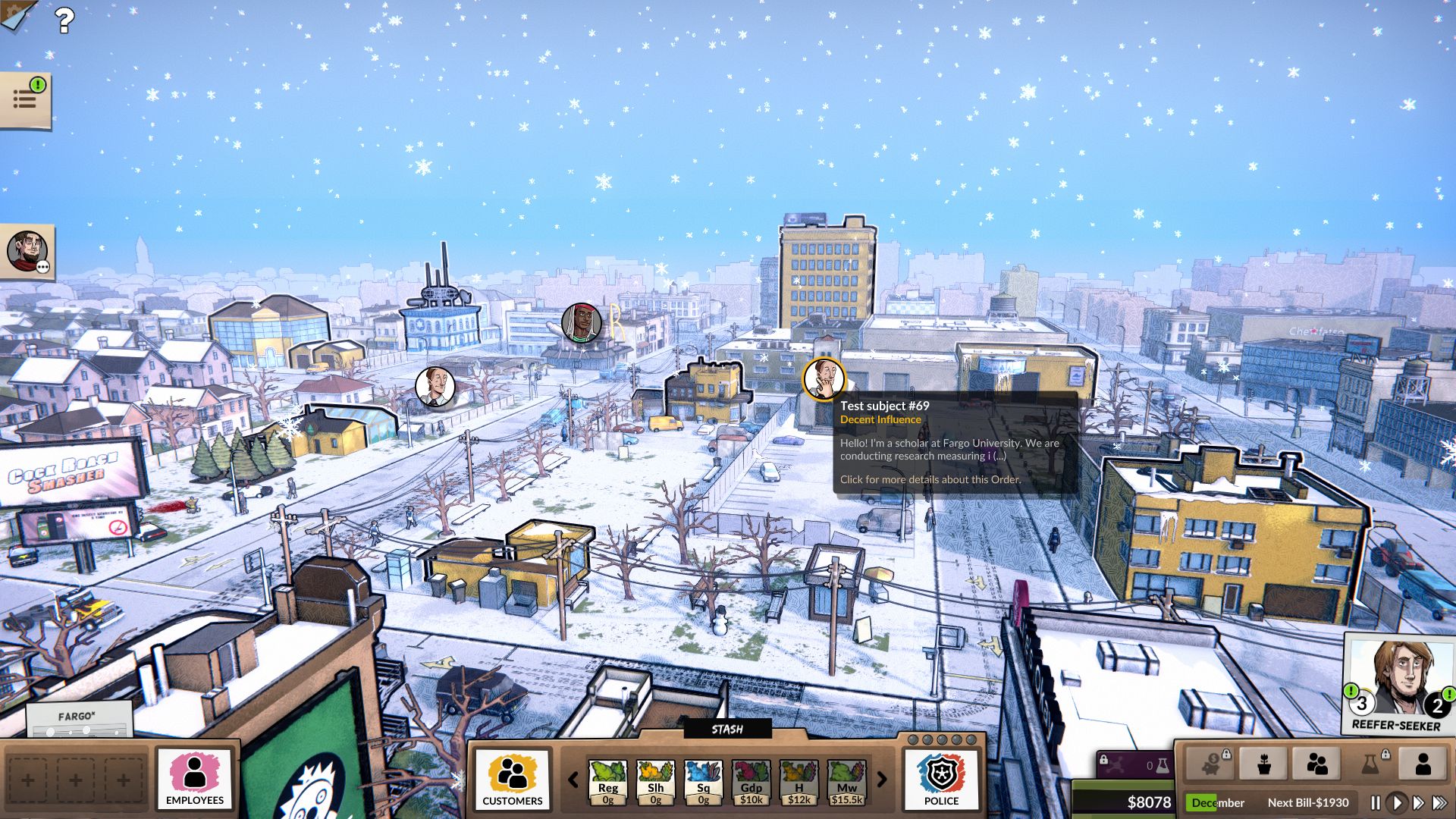Click the Test subject #69 order portrait

(x=824, y=378)
